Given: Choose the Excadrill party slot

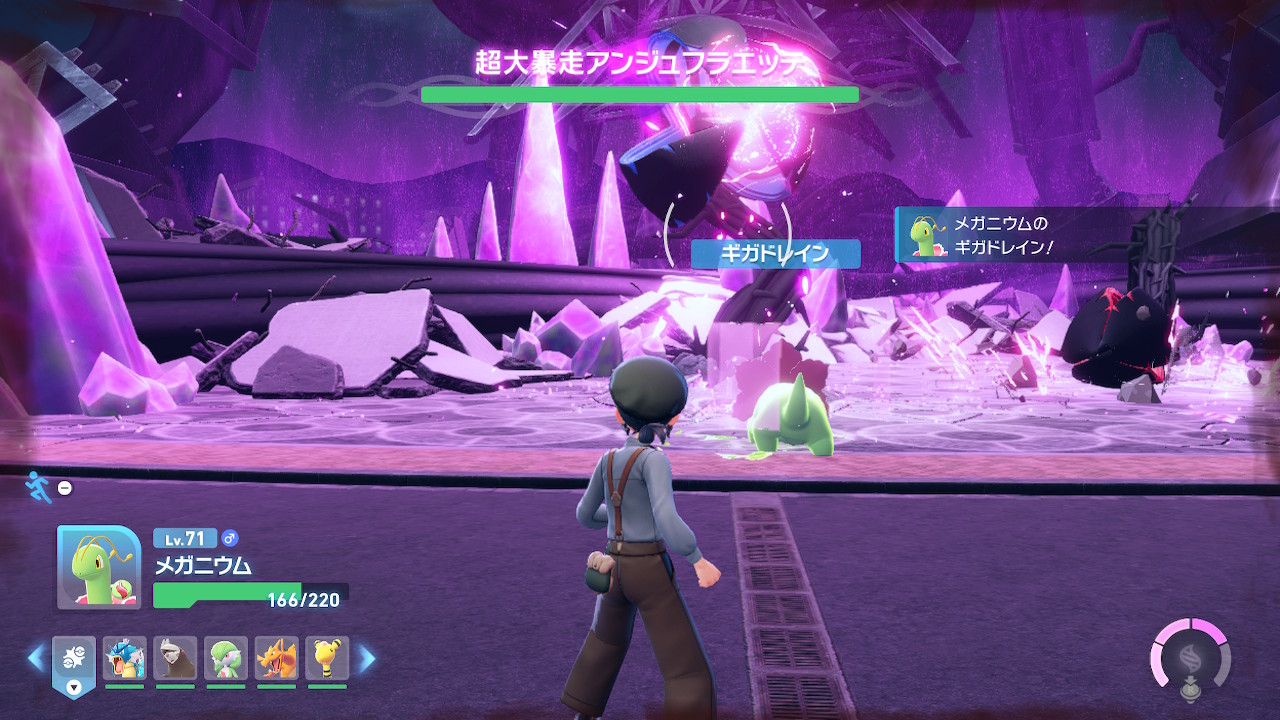Looking at the screenshot, I should (x=175, y=659).
